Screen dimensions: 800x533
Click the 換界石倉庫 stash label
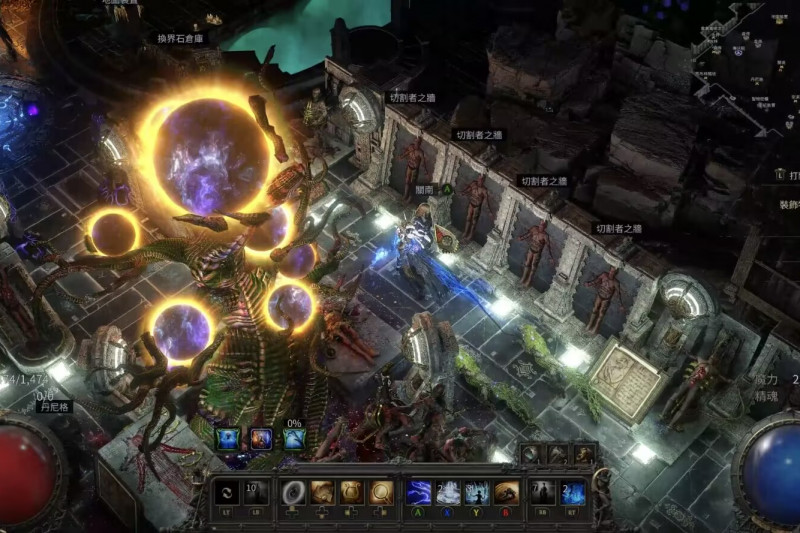tap(180, 39)
